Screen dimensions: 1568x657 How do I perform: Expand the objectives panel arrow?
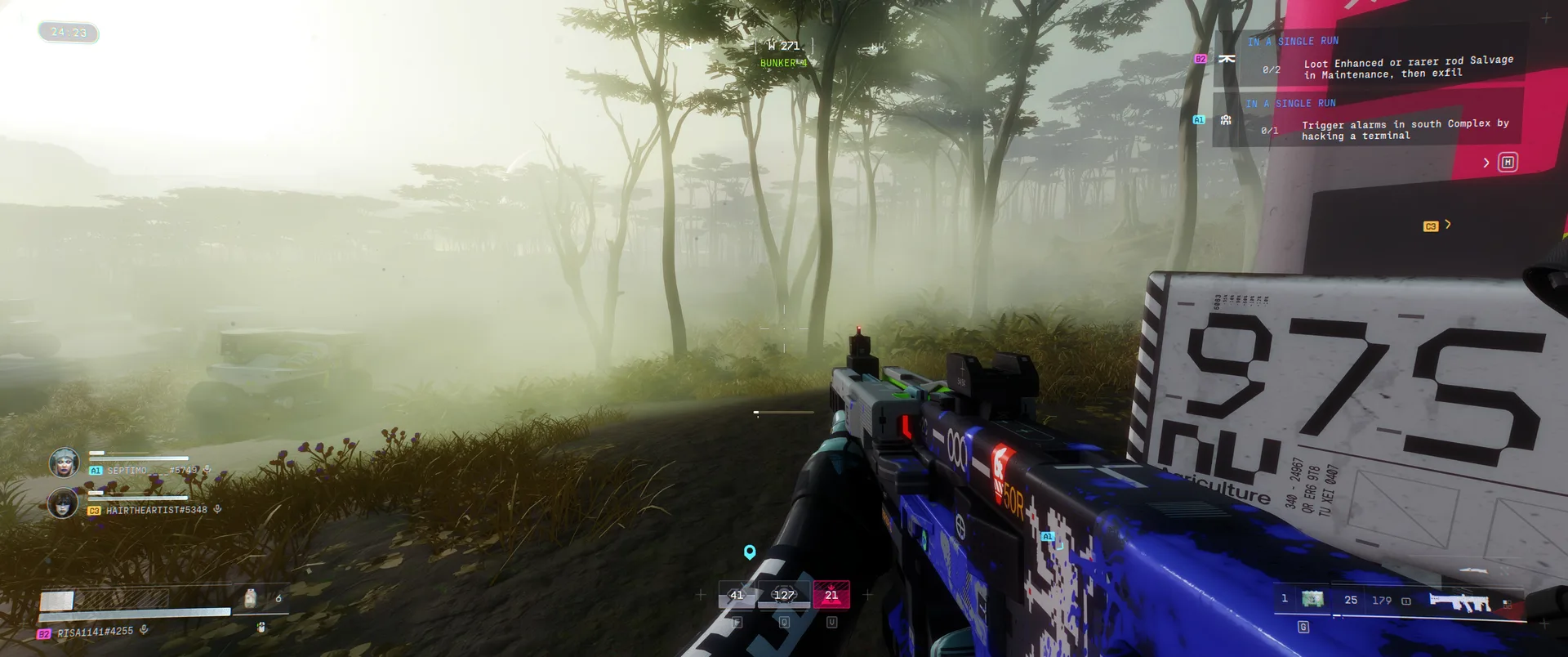(x=1486, y=163)
